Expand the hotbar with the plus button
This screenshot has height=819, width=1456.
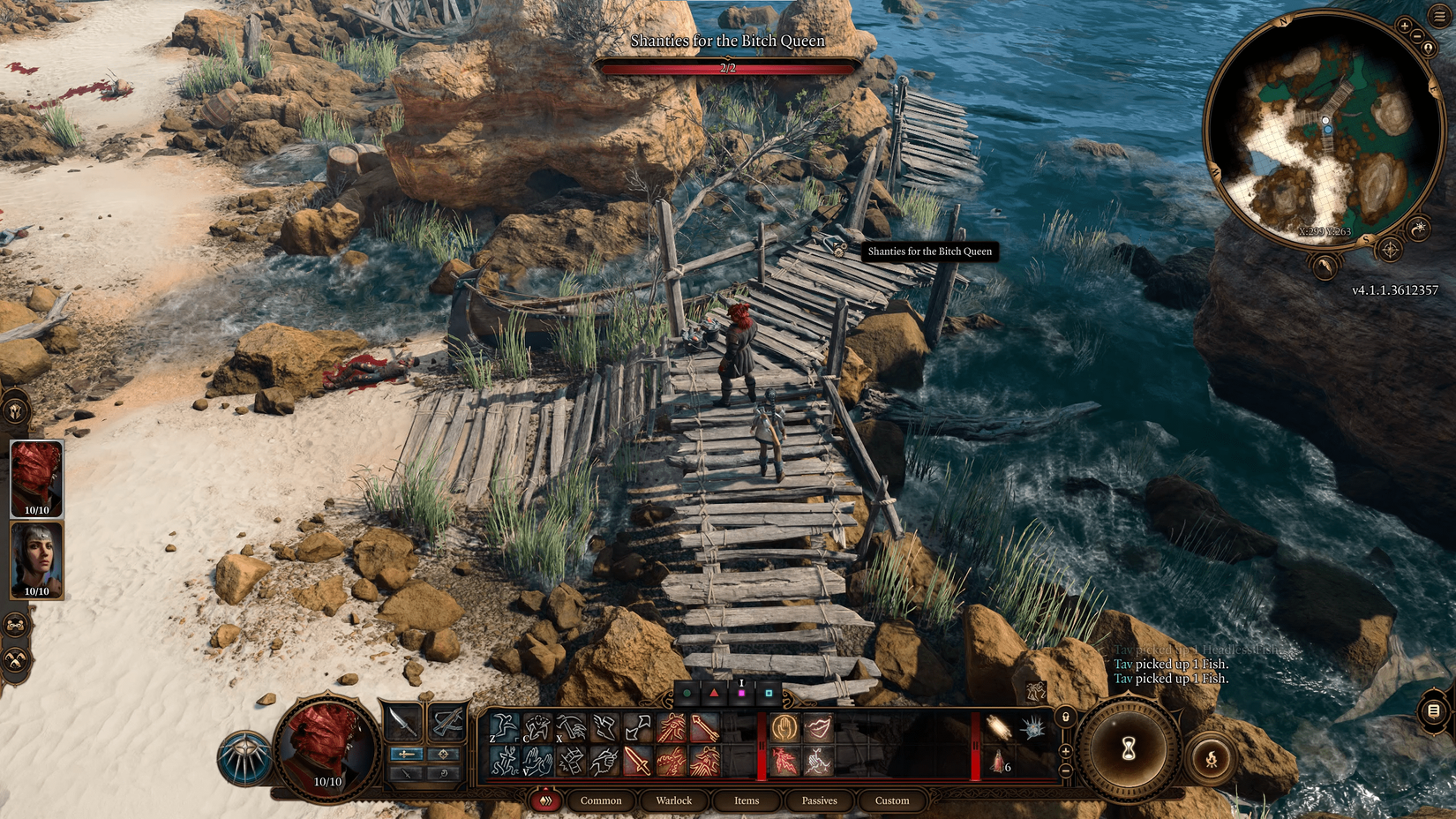coord(1065,752)
